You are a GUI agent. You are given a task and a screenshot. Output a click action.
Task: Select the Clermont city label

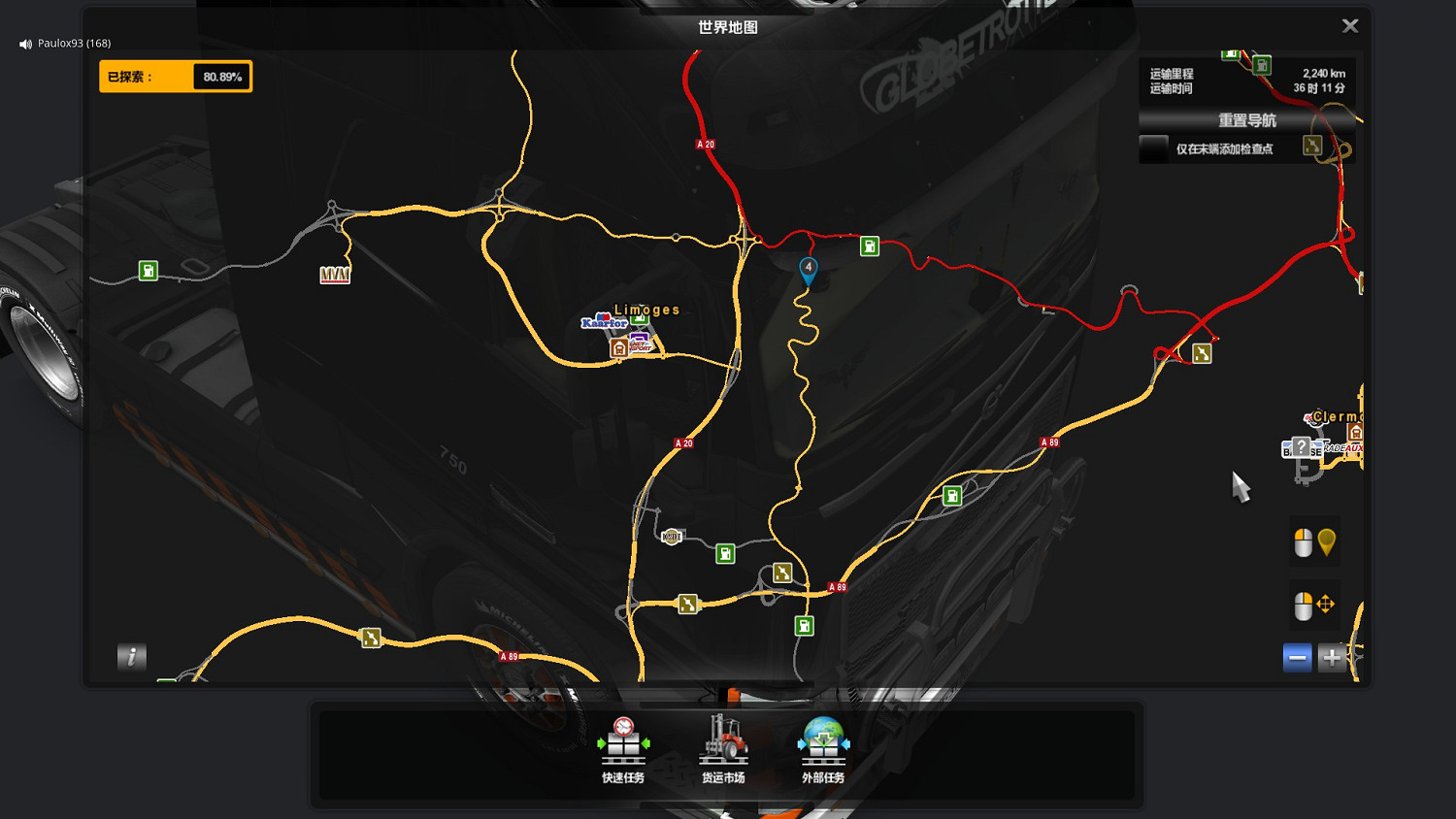click(x=1337, y=416)
